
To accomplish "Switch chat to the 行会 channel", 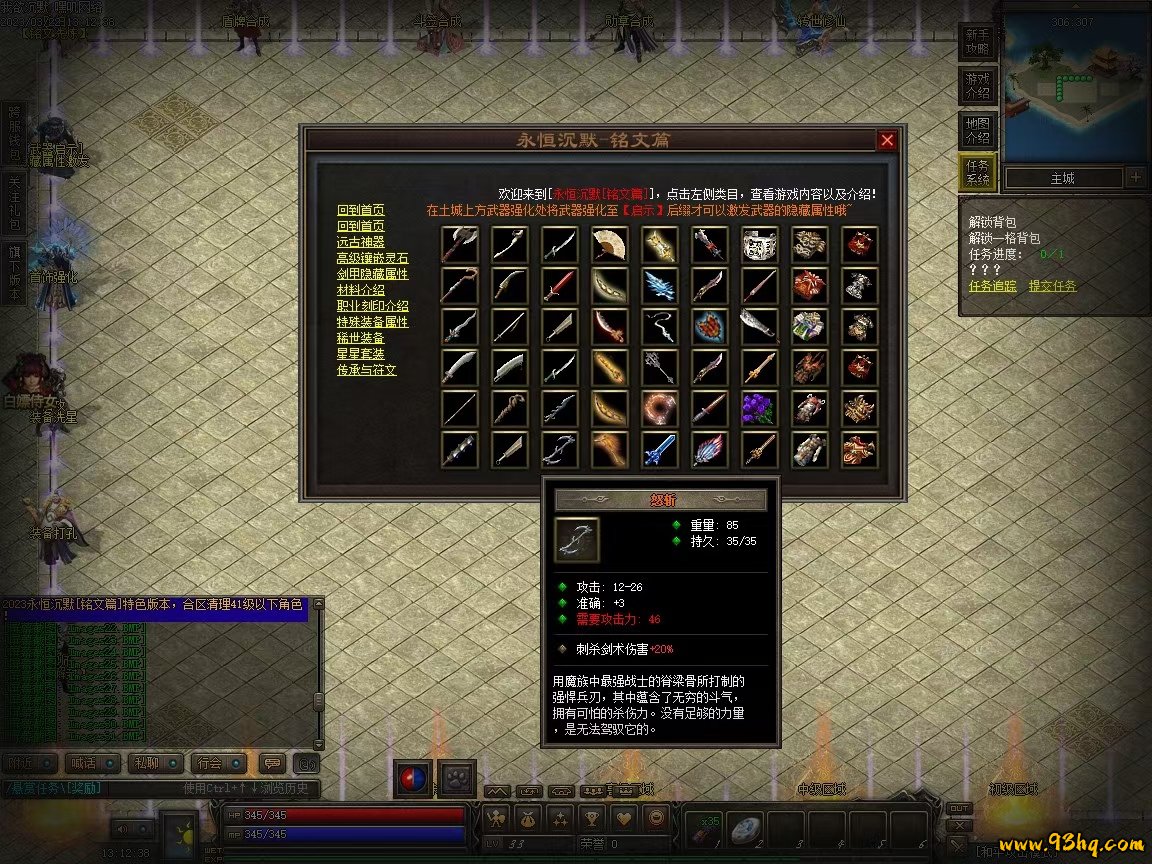I will pos(210,763).
